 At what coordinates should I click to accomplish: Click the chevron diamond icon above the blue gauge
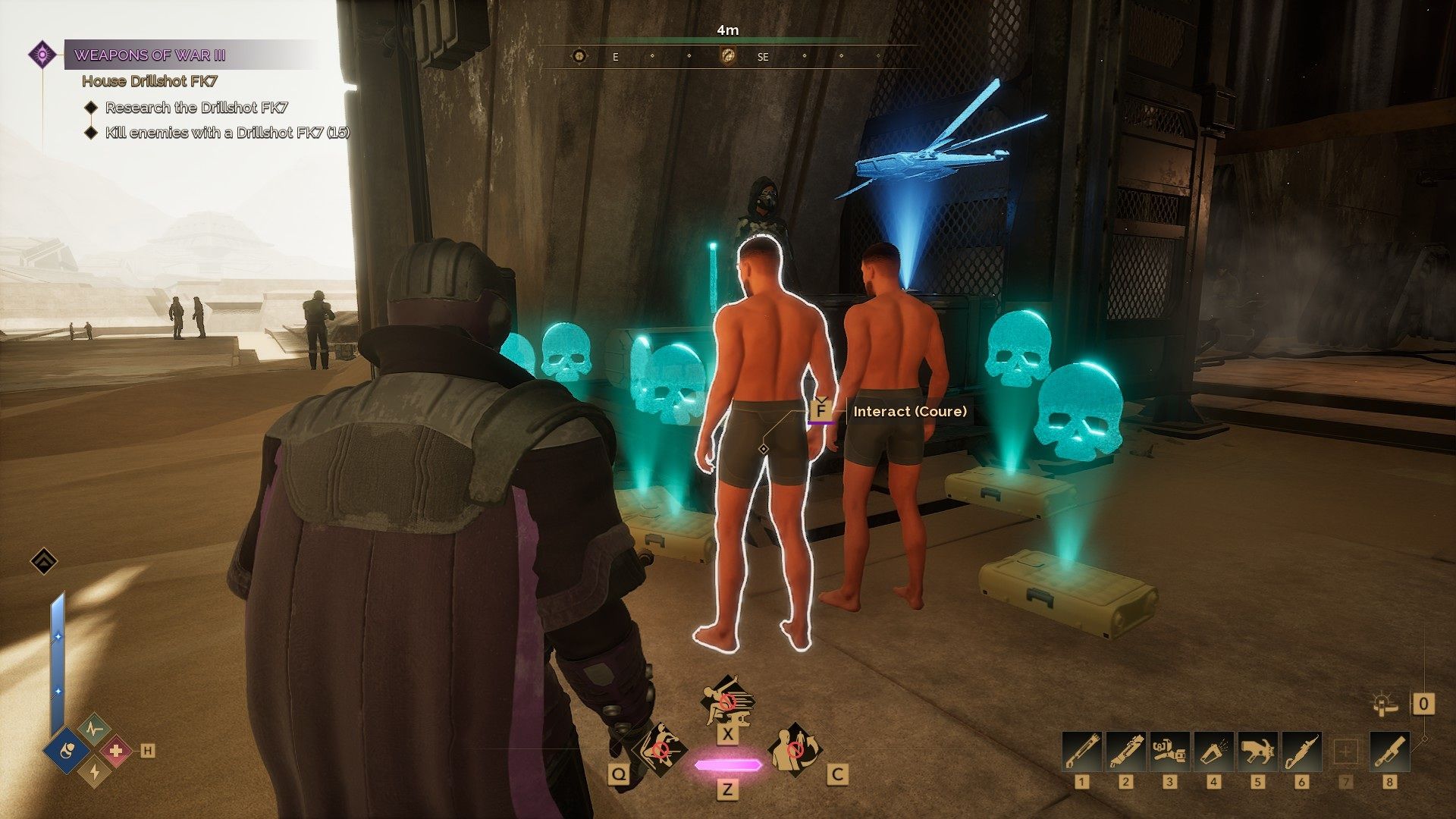[x=44, y=561]
